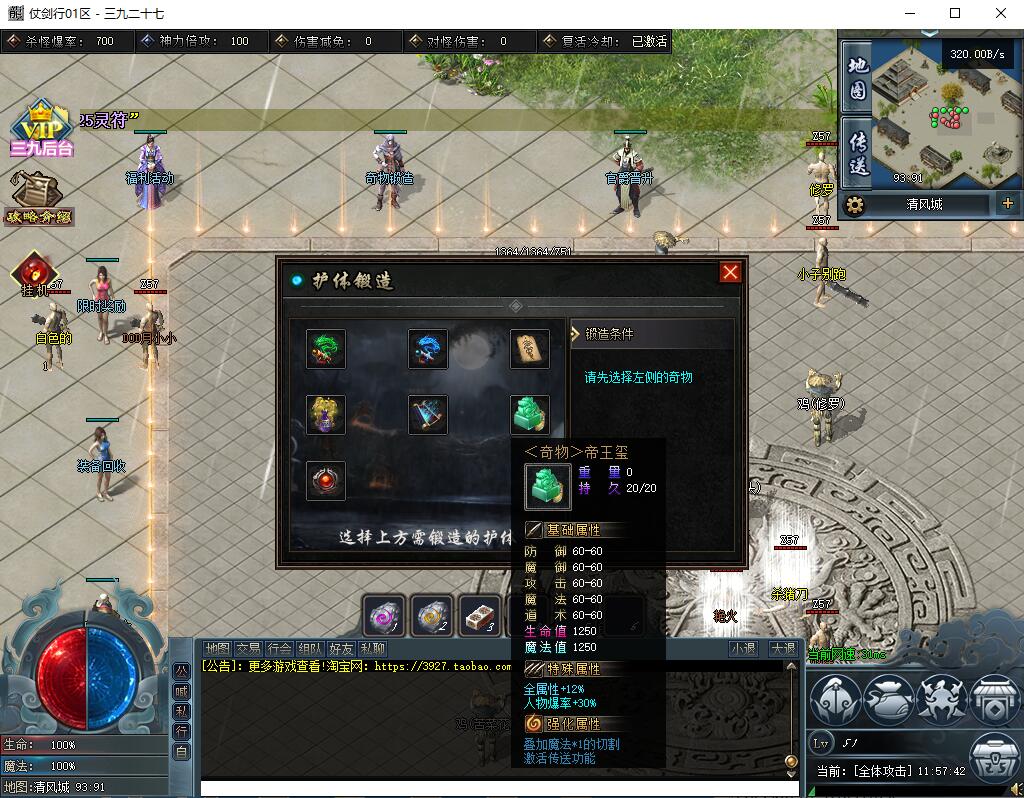Click the plus button beside 清风城
This screenshot has height=798, width=1024.
coord(1007,204)
